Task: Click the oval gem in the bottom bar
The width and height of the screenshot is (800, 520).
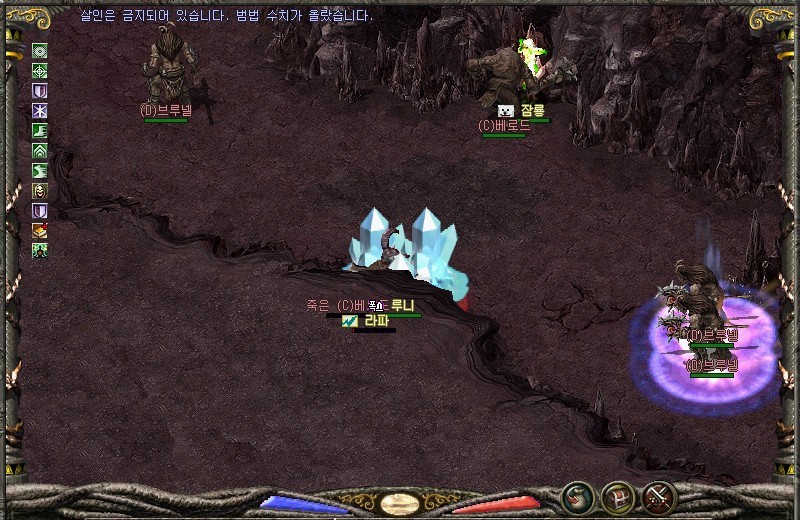Action: tap(400, 503)
